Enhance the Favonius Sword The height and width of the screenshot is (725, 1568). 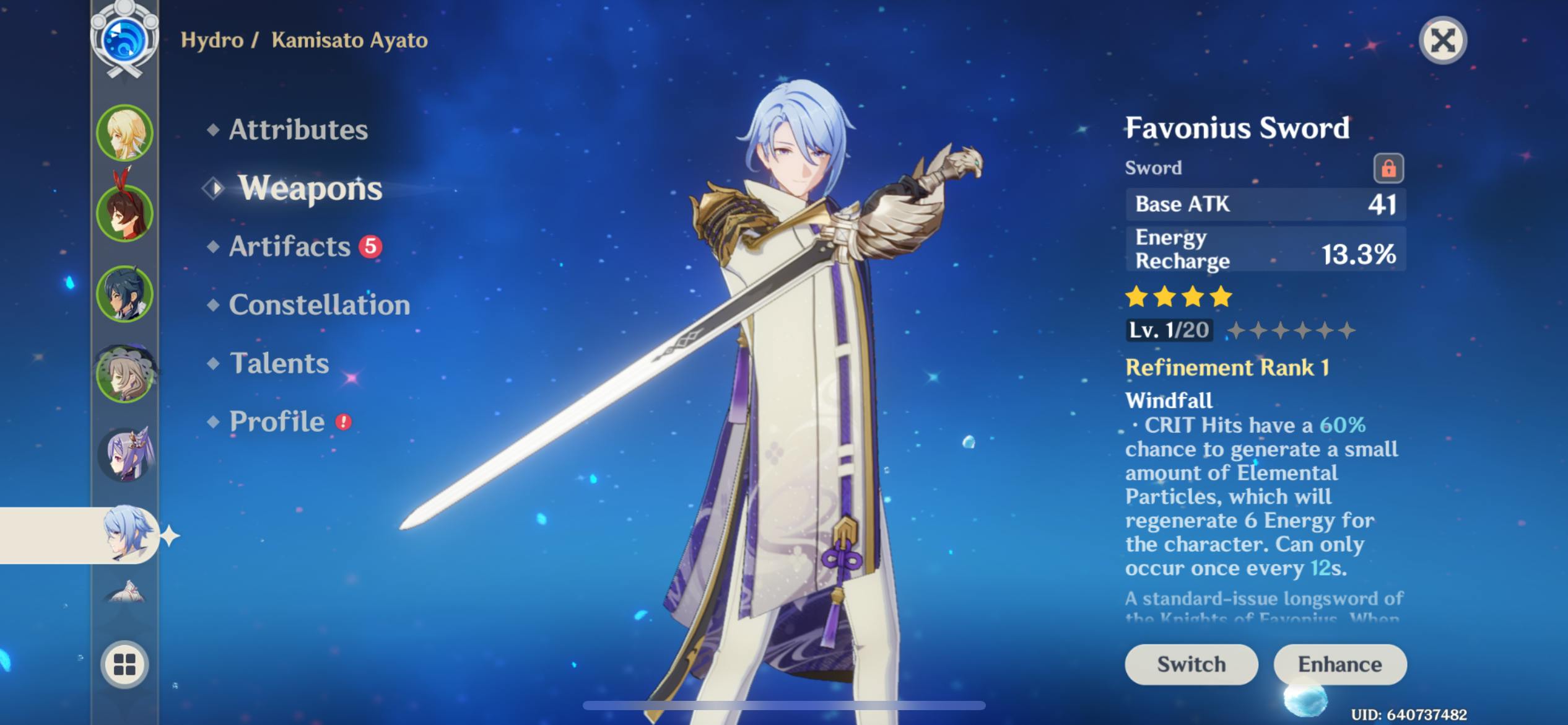(x=1339, y=664)
